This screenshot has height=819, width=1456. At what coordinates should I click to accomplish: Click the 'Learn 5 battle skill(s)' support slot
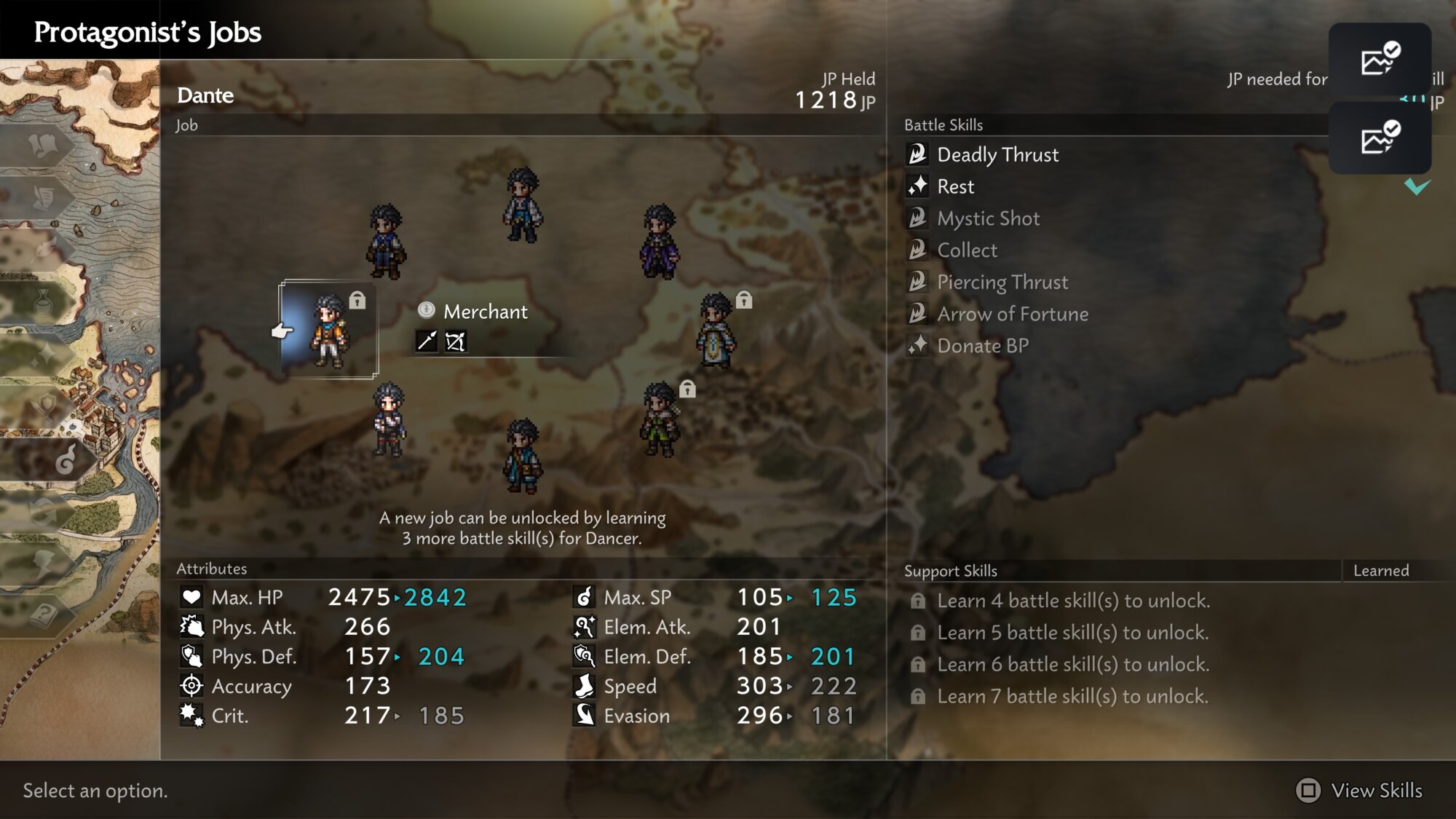coord(1072,633)
